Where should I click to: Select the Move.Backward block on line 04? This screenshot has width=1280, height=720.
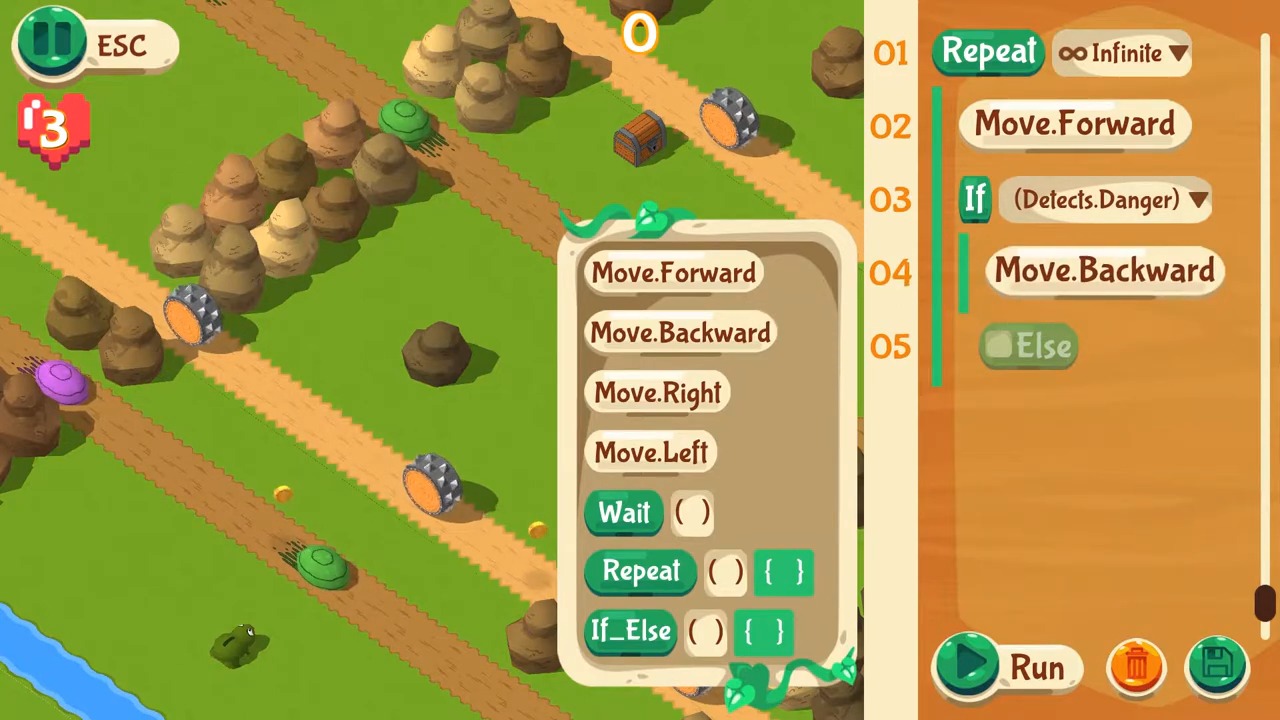(1104, 271)
